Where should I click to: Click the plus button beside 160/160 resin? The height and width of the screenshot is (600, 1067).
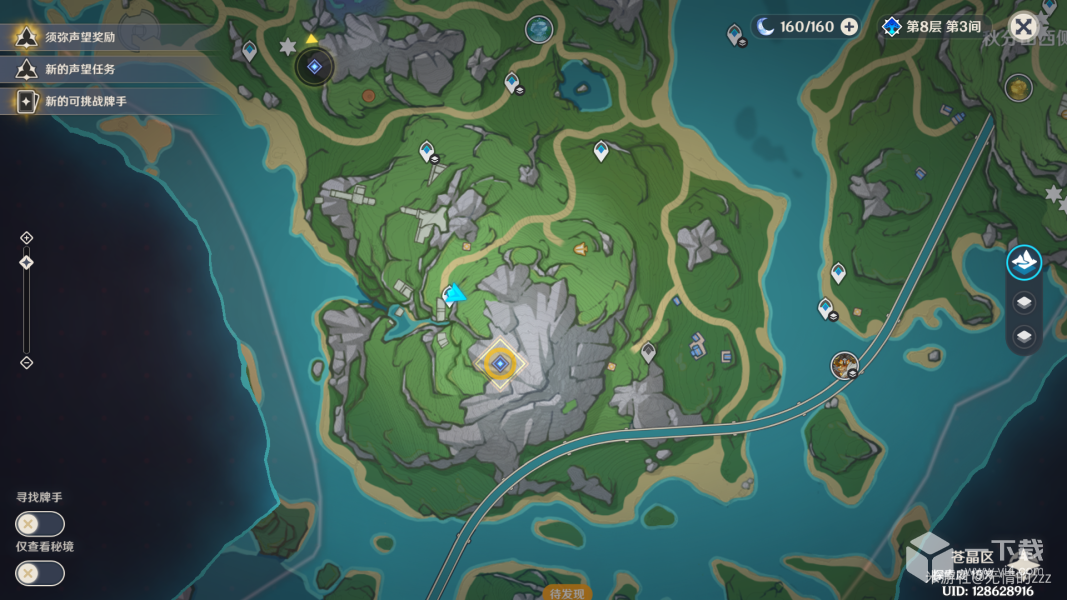tap(849, 27)
